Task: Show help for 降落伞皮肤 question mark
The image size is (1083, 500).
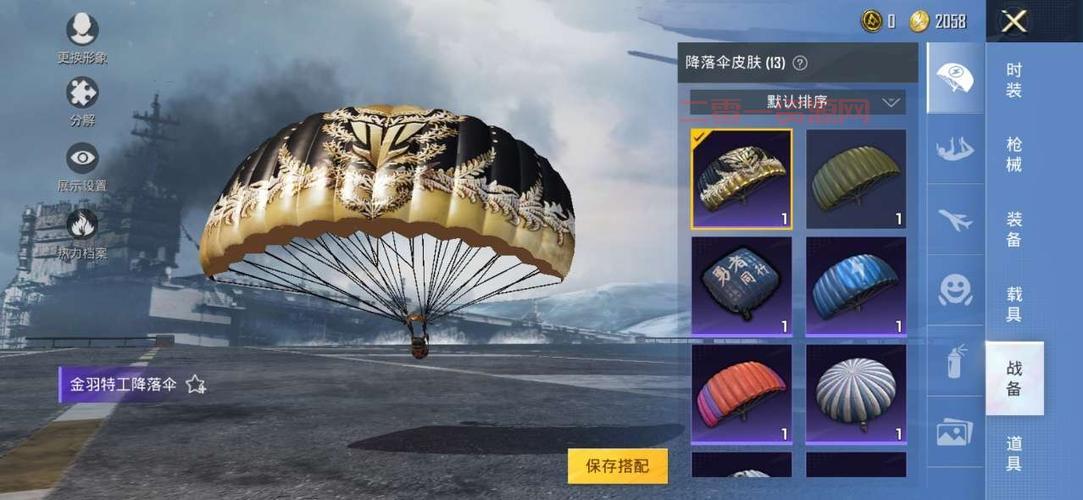Action: click(x=800, y=63)
